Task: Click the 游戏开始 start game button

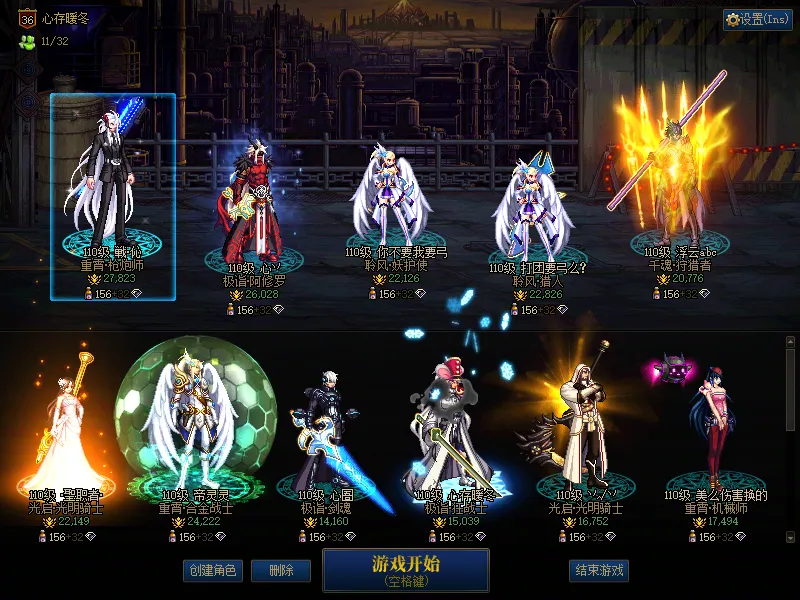Action: [405, 570]
